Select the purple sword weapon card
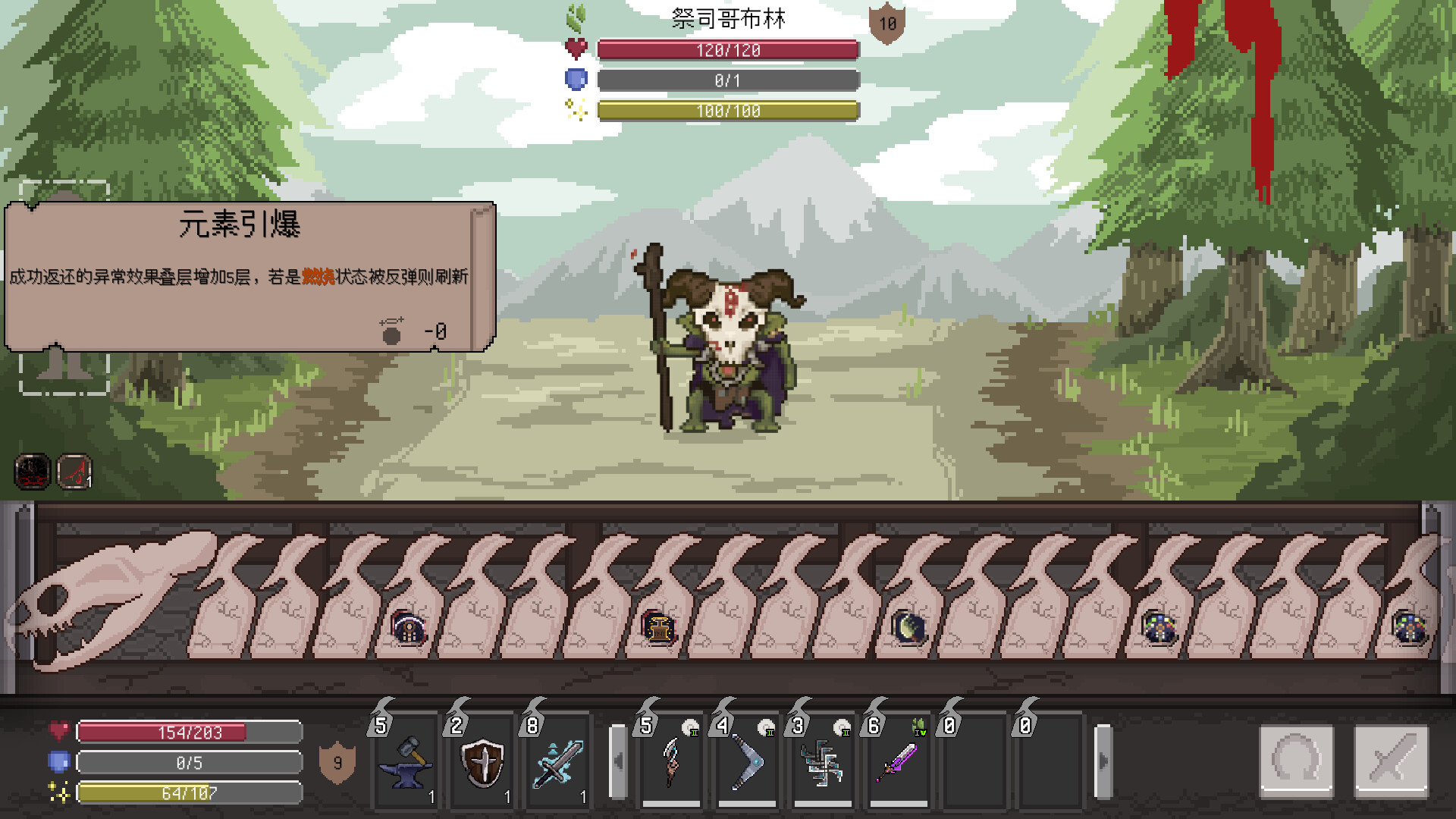The image size is (1456, 819). click(x=899, y=761)
